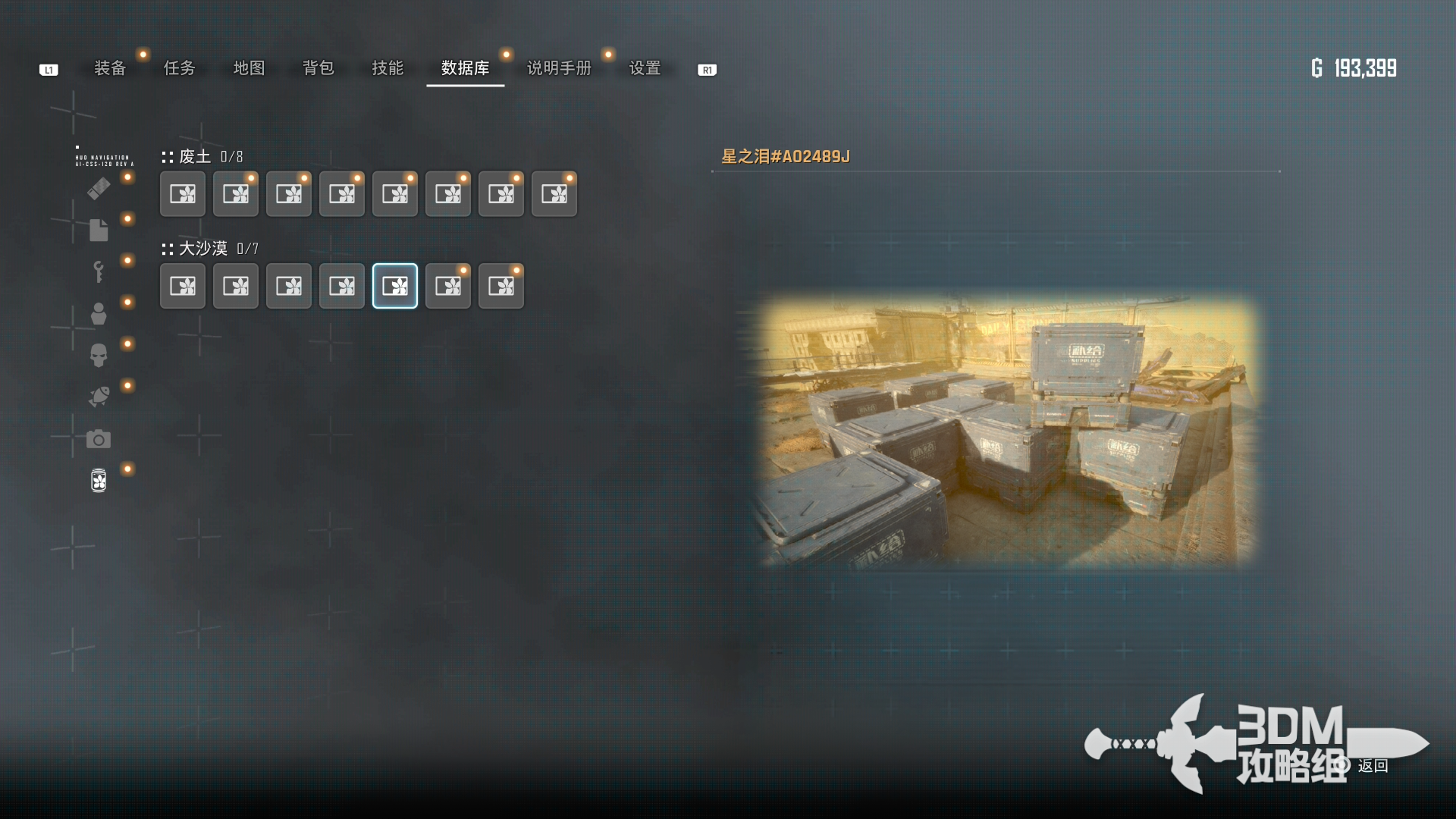Image resolution: width=1456 pixels, height=819 pixels.
Task: Click the 返回 back button
Action: 1372,766
